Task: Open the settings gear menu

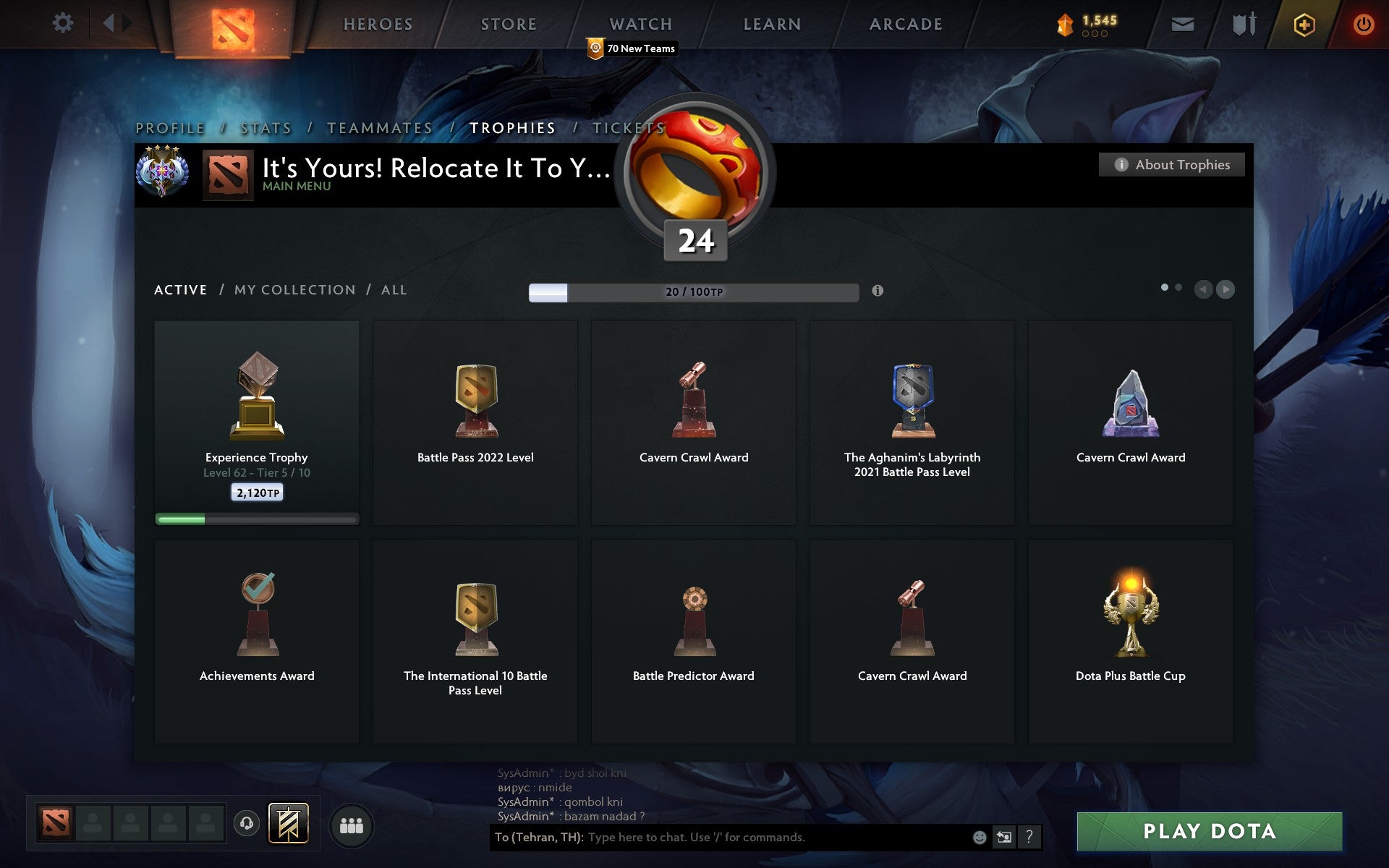Action: click(64, 23)
